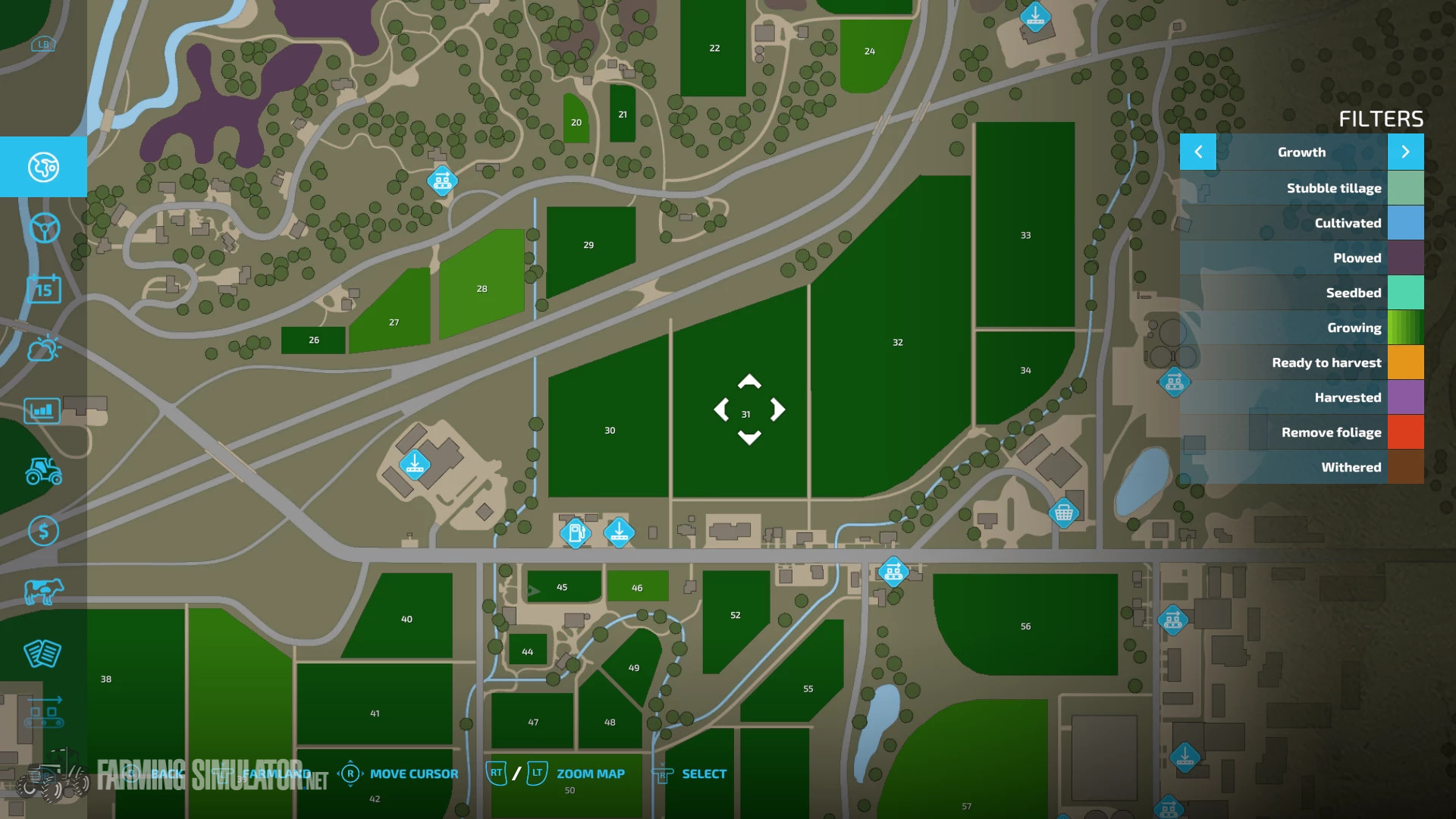1456x819 pixels.
Task: Open the vehicles steering wheel menu
Action: (43, 228)
